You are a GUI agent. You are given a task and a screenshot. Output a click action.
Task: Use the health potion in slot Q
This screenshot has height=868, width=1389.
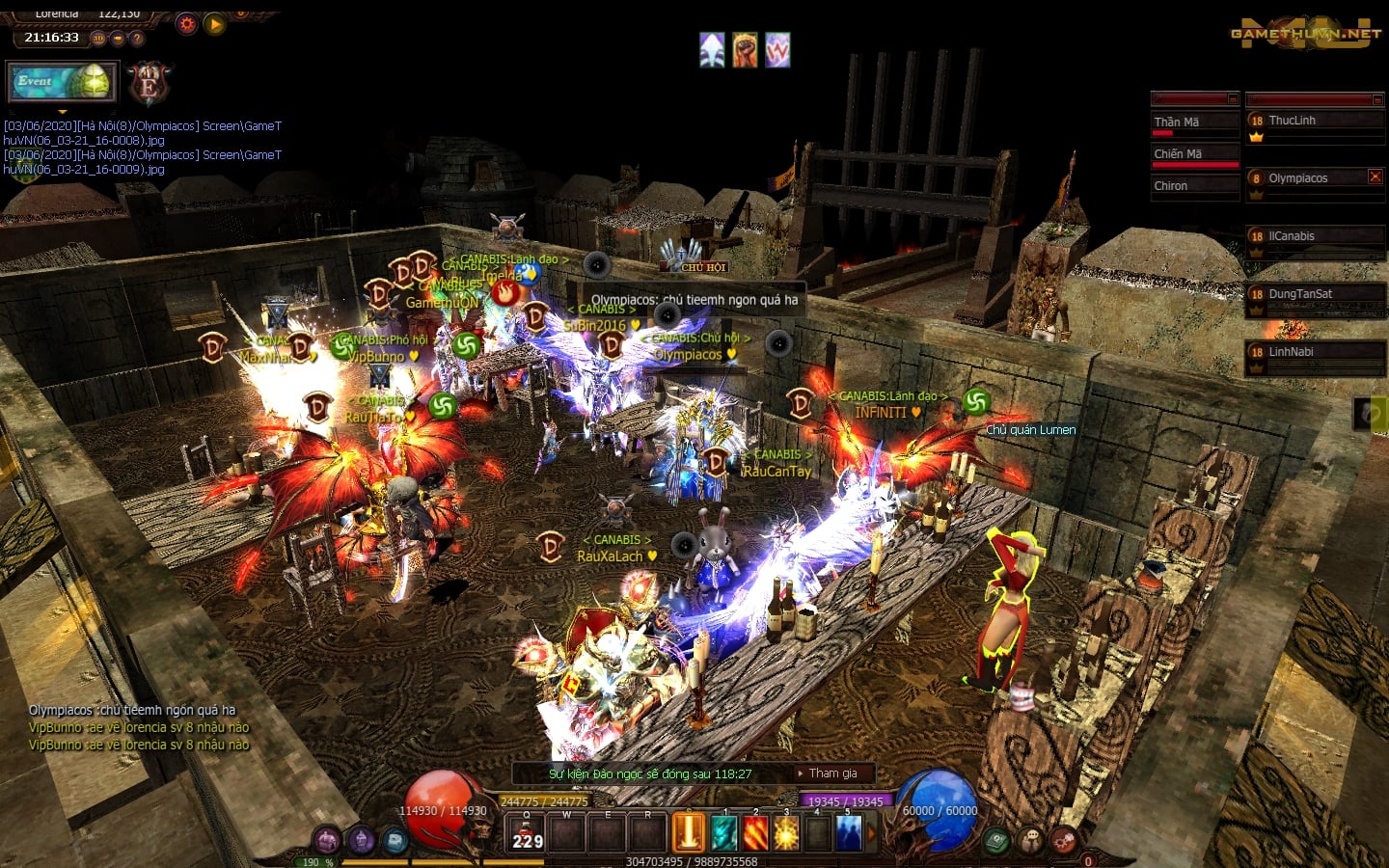click(x=527, y=832)
